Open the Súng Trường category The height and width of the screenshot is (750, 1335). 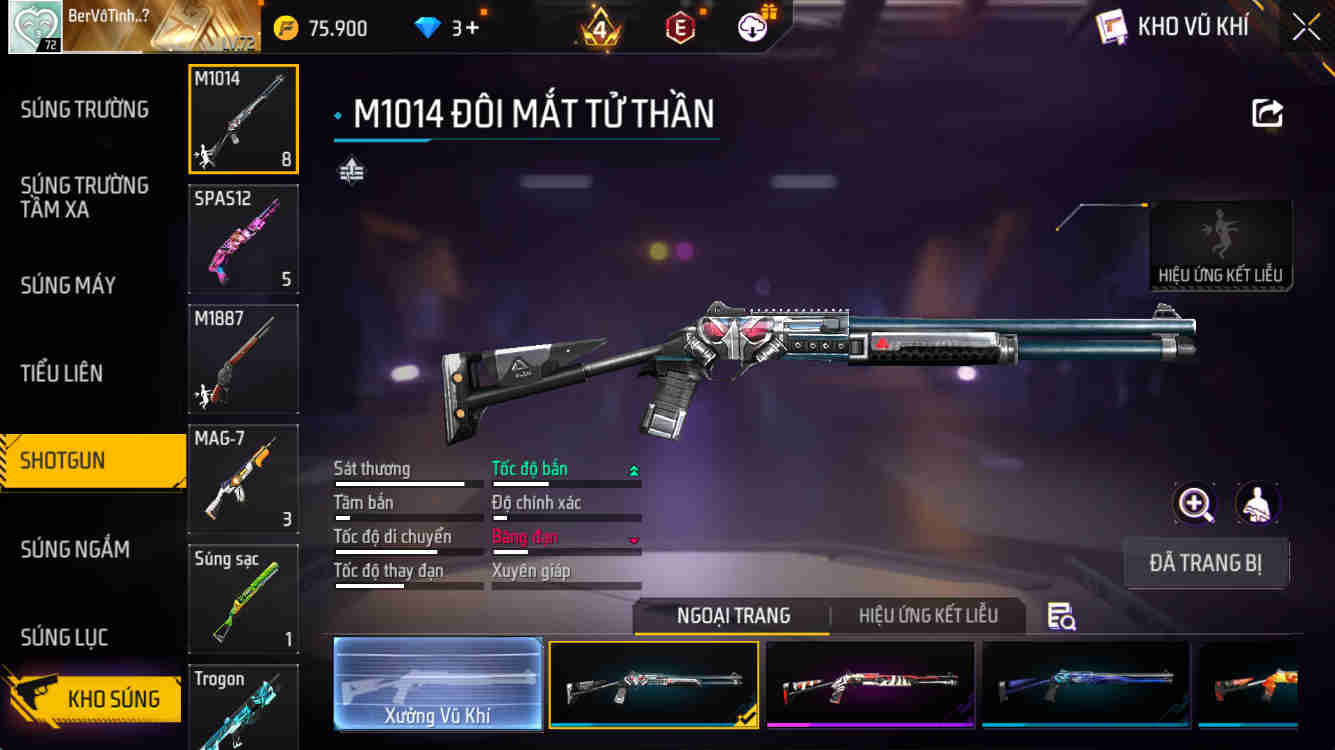pyautogui.click(x=85, y=109)
